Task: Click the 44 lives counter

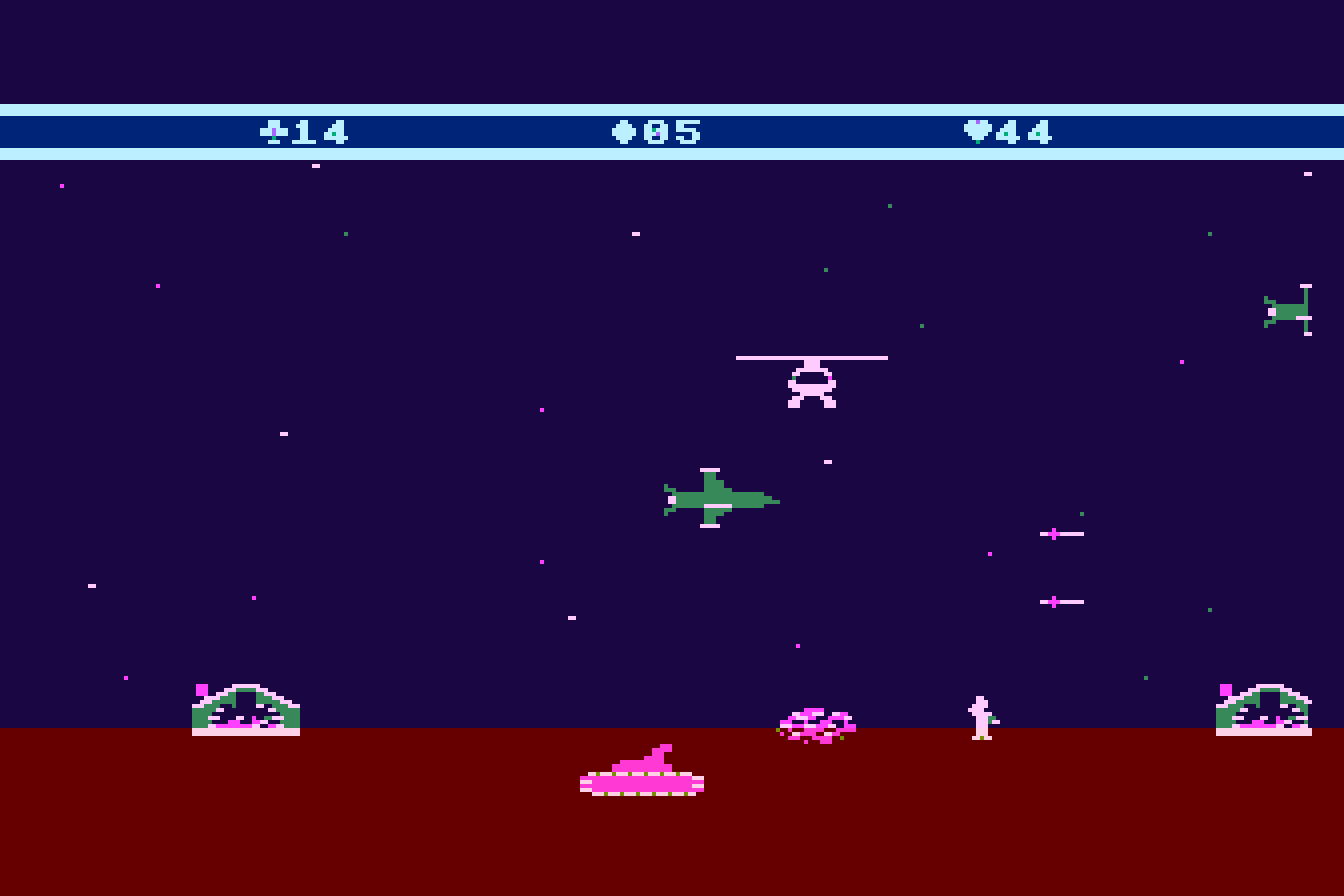Action: (1022, 129)
